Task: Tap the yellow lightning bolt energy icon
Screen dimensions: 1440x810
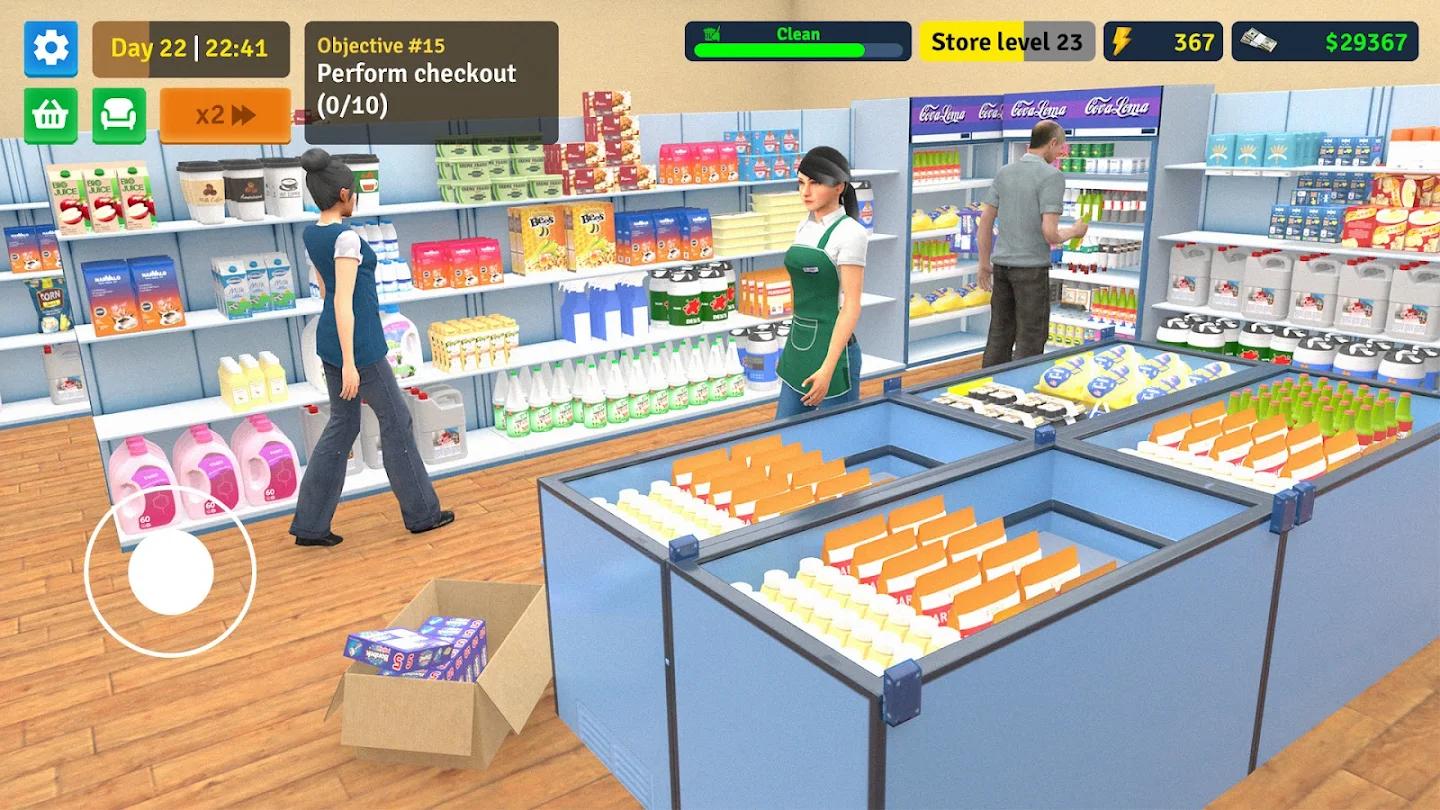Action: point(1122,42)
